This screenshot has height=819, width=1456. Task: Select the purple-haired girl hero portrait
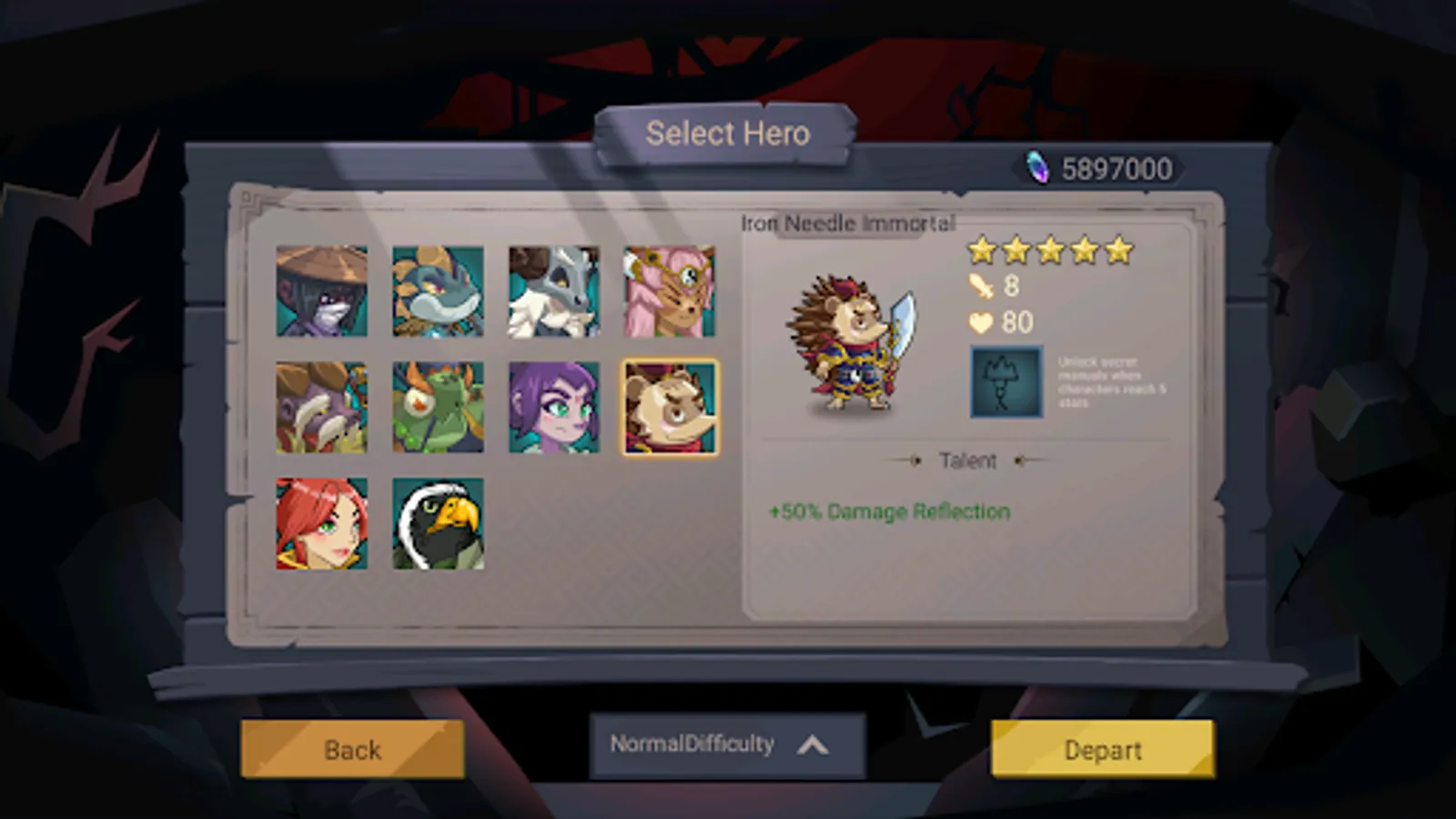point(555,407)
